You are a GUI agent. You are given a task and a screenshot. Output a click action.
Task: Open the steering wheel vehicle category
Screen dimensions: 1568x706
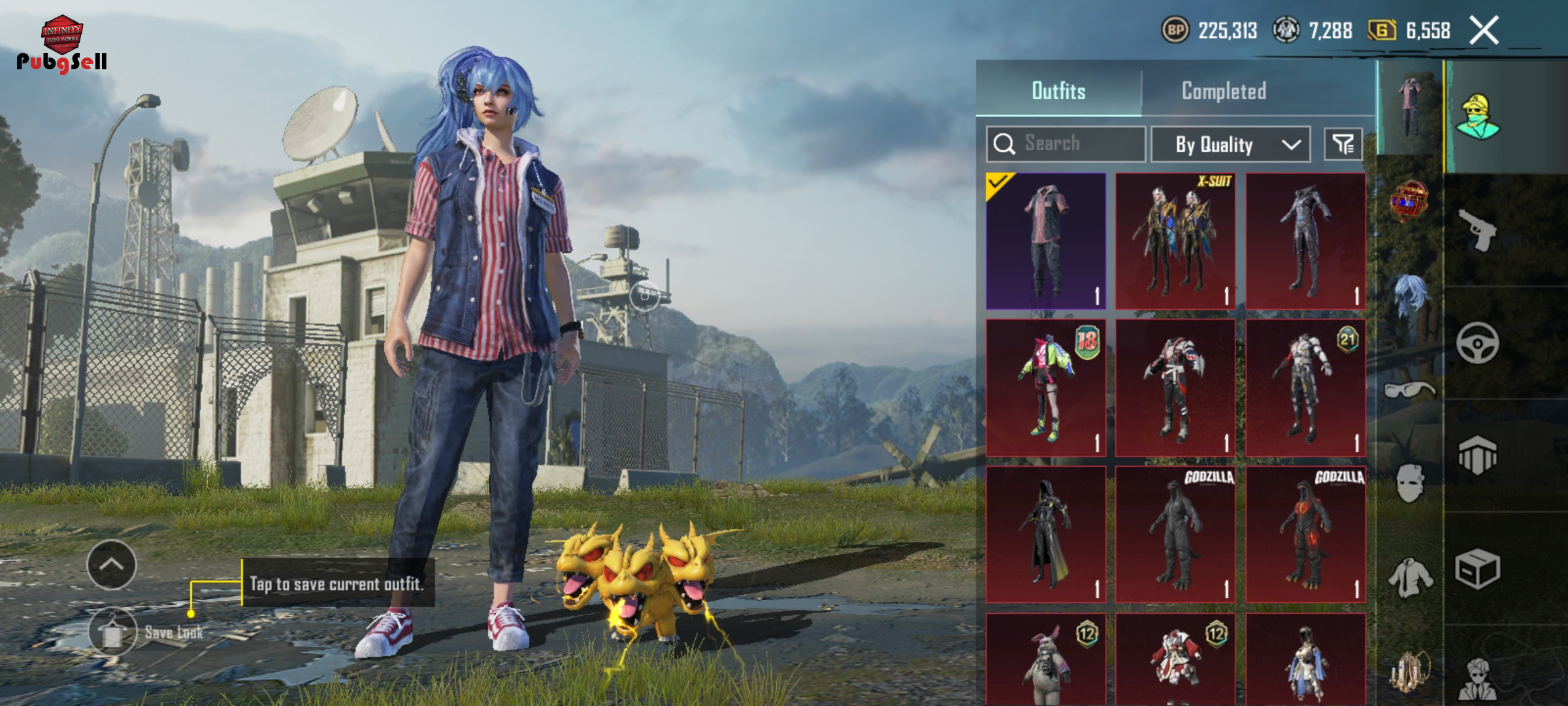click(x=1477, y=343)
